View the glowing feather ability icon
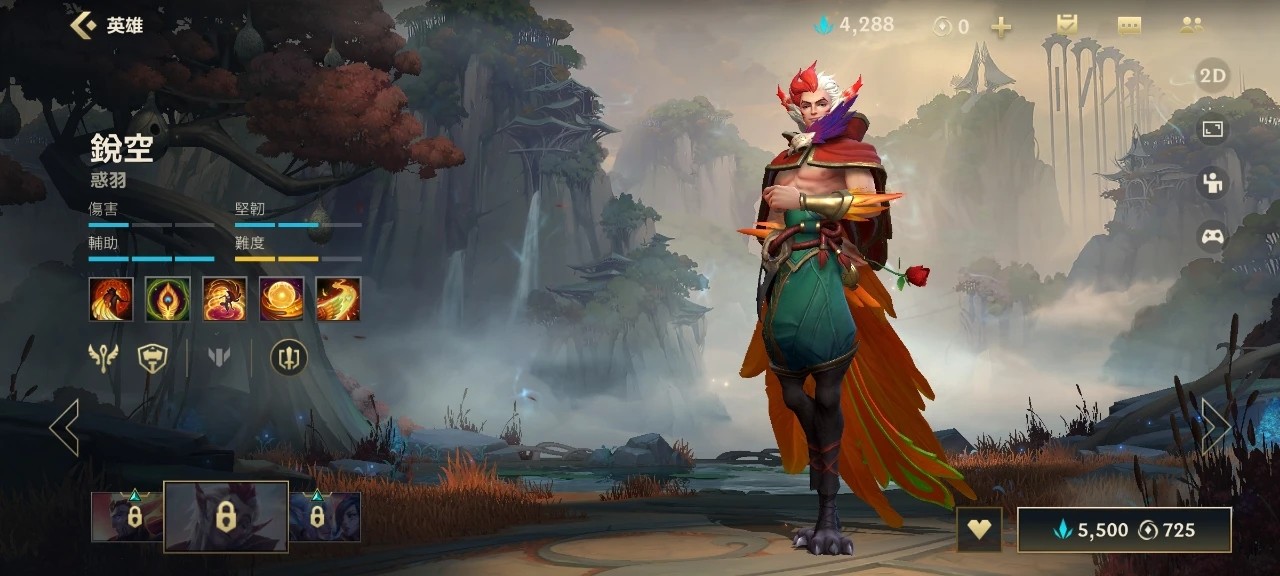Screen dimensions: 1280x576 168,299
